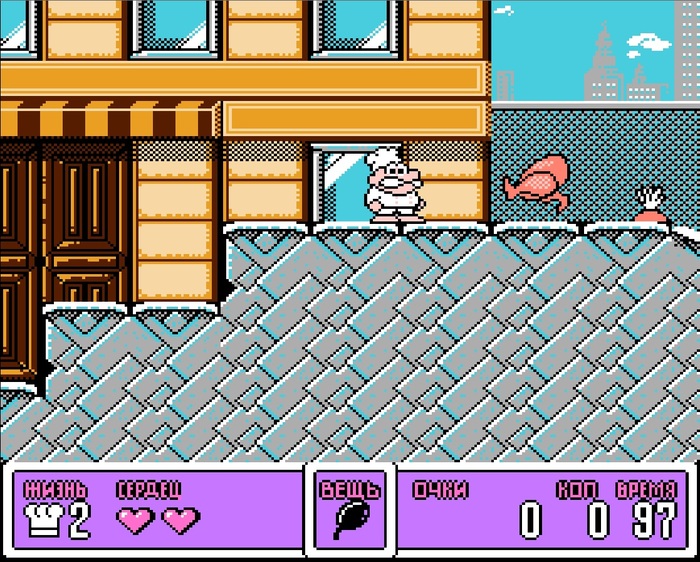Select the frying pan item slot
Image resolution: width=700 pixels, height=562 pixels.
(350, 518)
